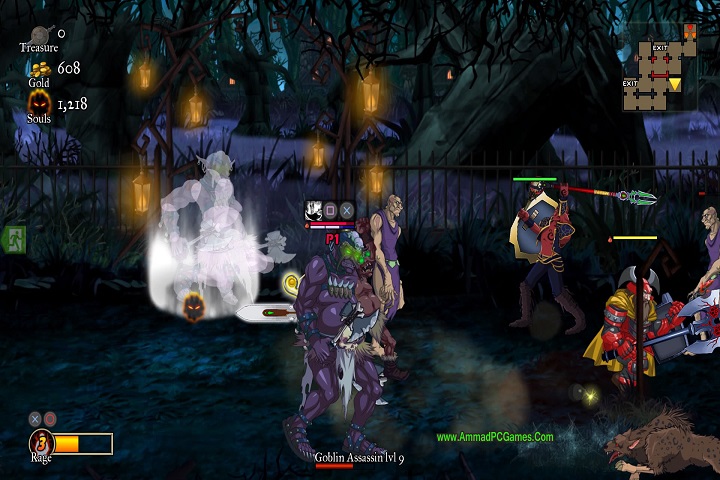The image size is (720, 480).
Task: Open the www.AmmadPCGames.Com watermark link
Action: click(x=494, y=437)
